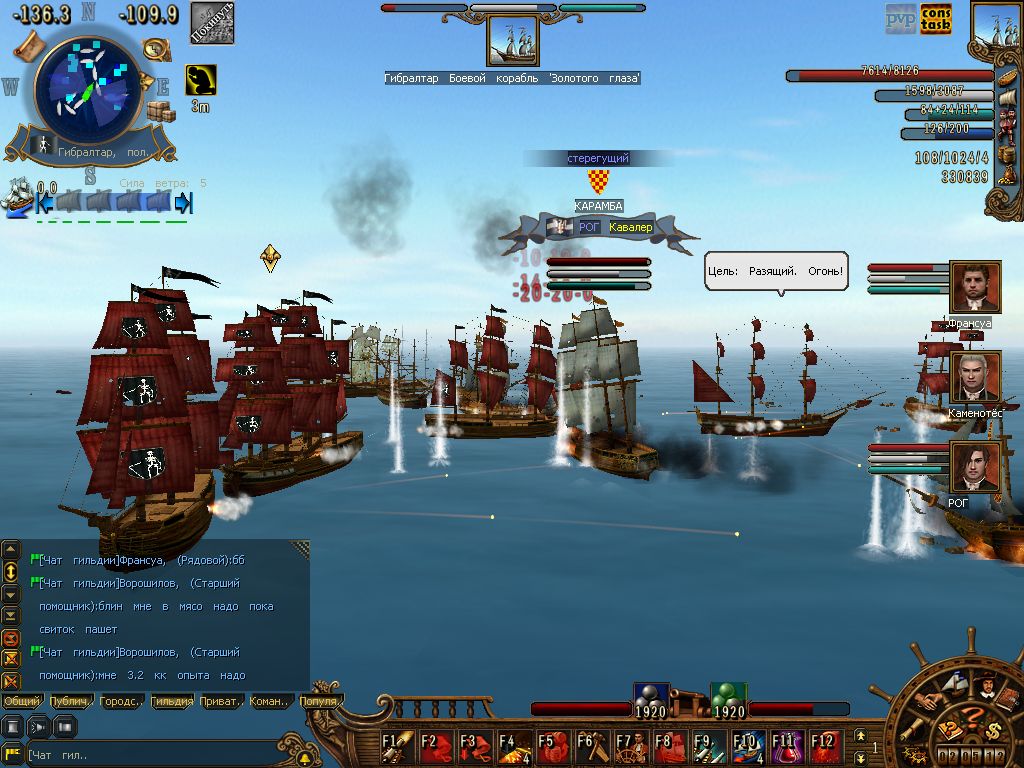Click the dollar sign shop icon
The image size is (1024, 768).
tap(993, 731)
